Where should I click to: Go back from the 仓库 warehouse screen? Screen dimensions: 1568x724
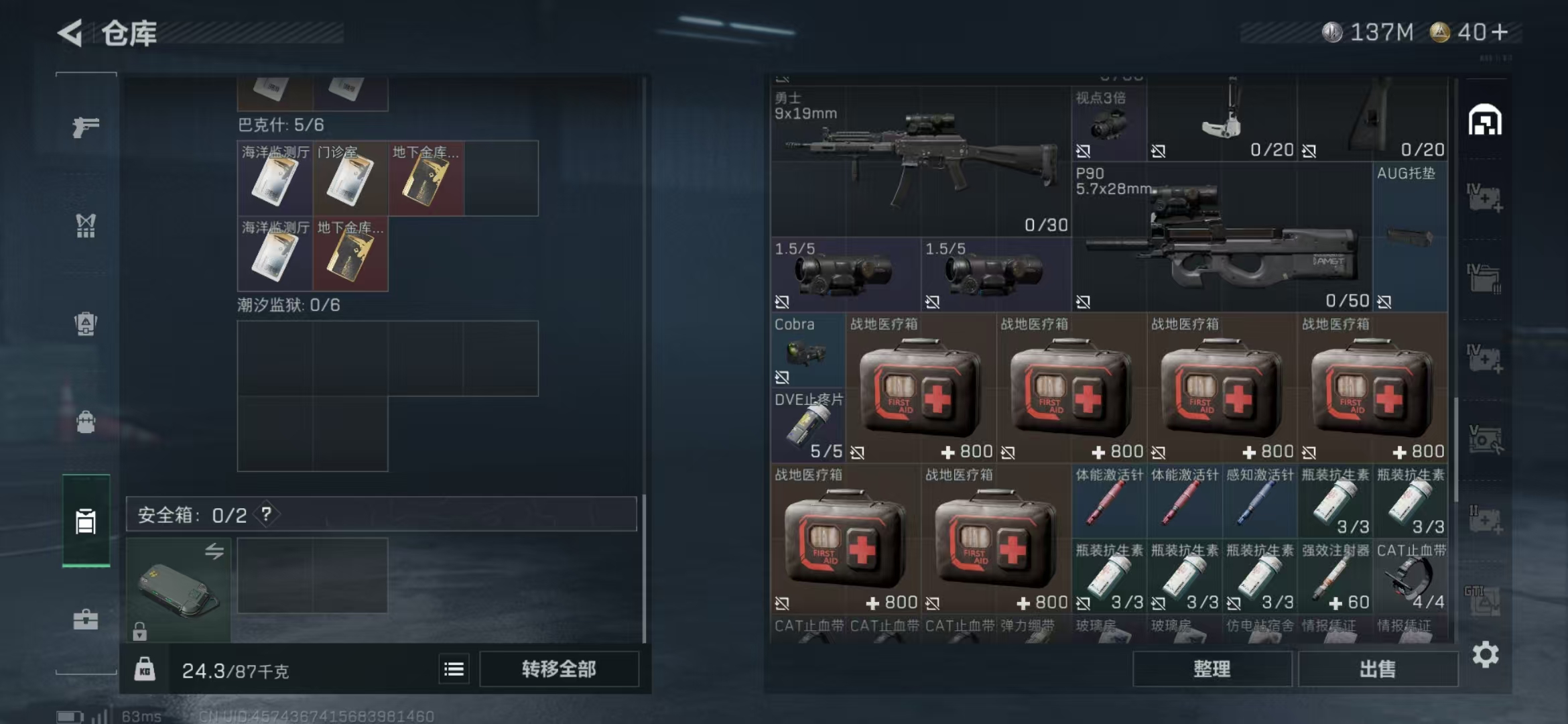point(70,33)
